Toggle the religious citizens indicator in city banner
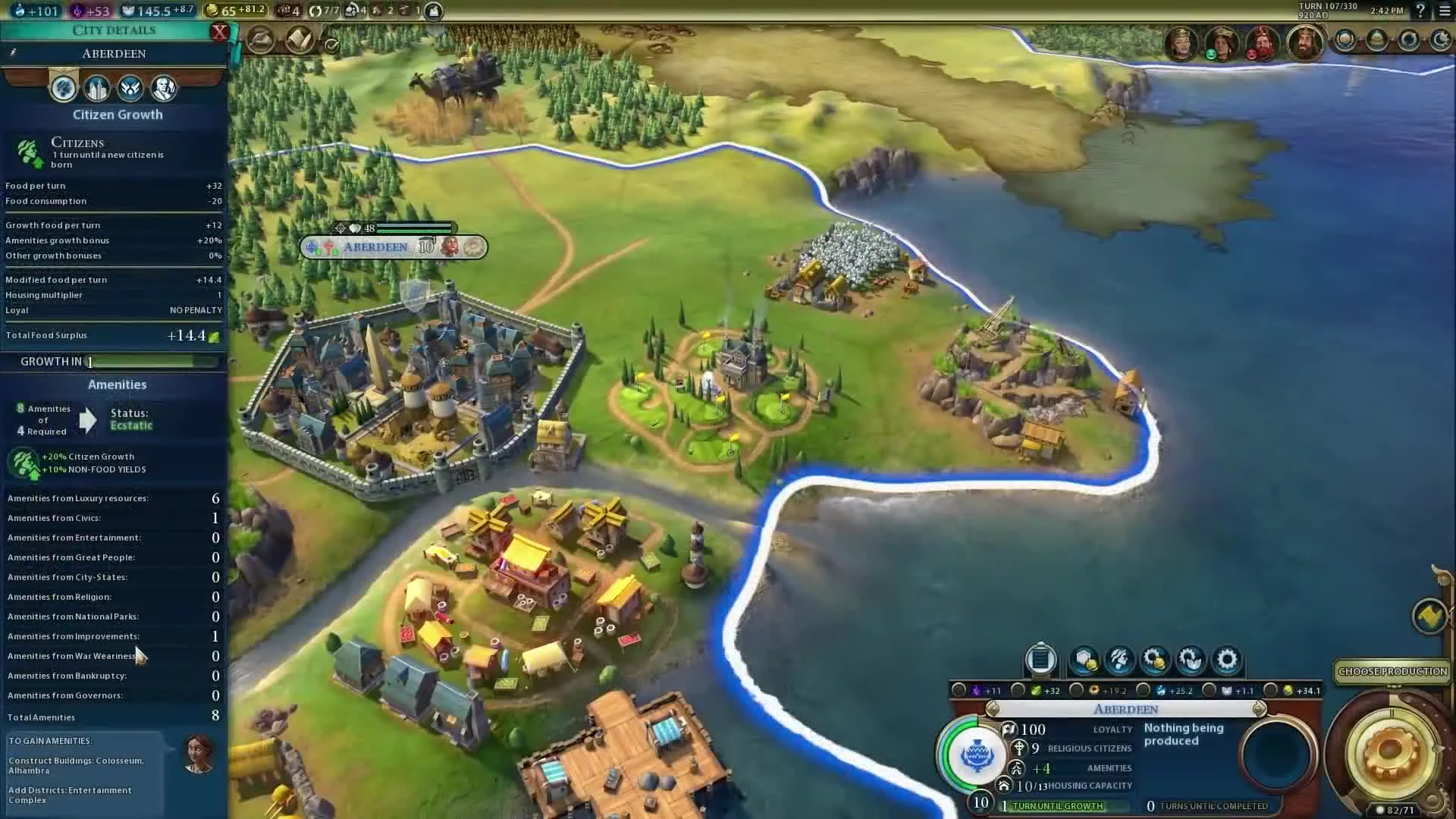 coord(1019,748)
